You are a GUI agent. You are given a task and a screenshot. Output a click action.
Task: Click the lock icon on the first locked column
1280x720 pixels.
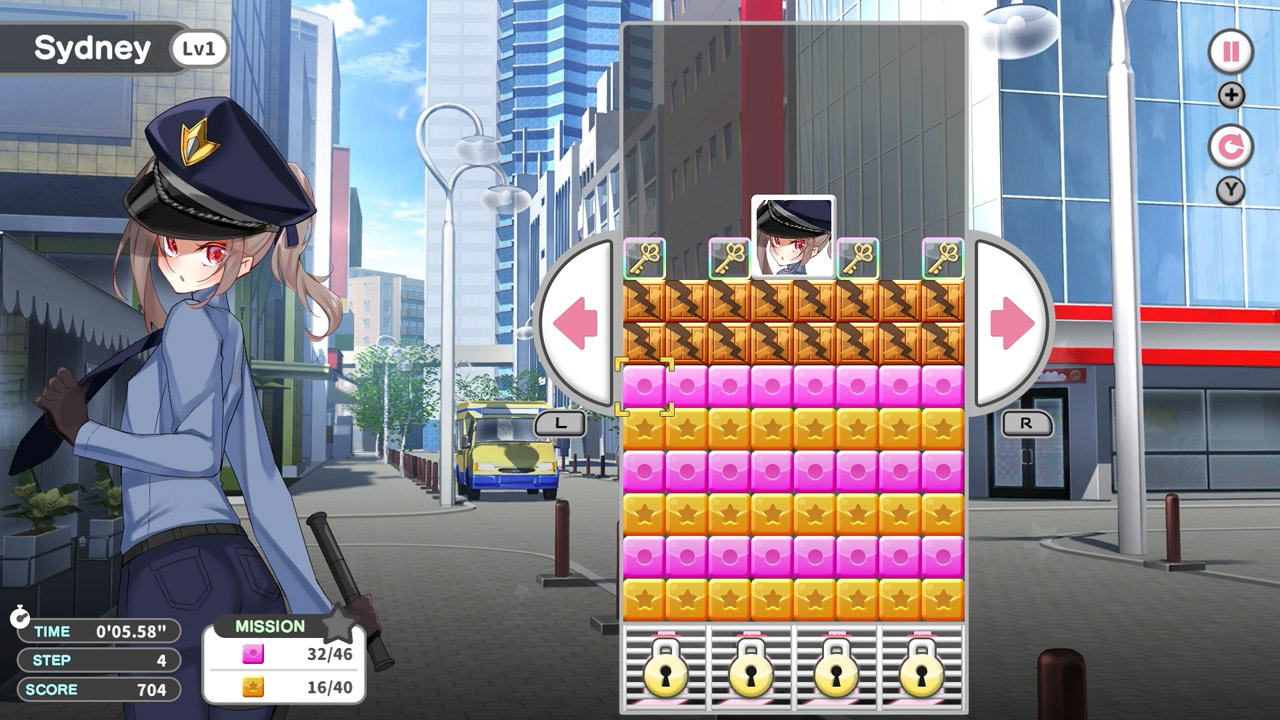point(664,671)
